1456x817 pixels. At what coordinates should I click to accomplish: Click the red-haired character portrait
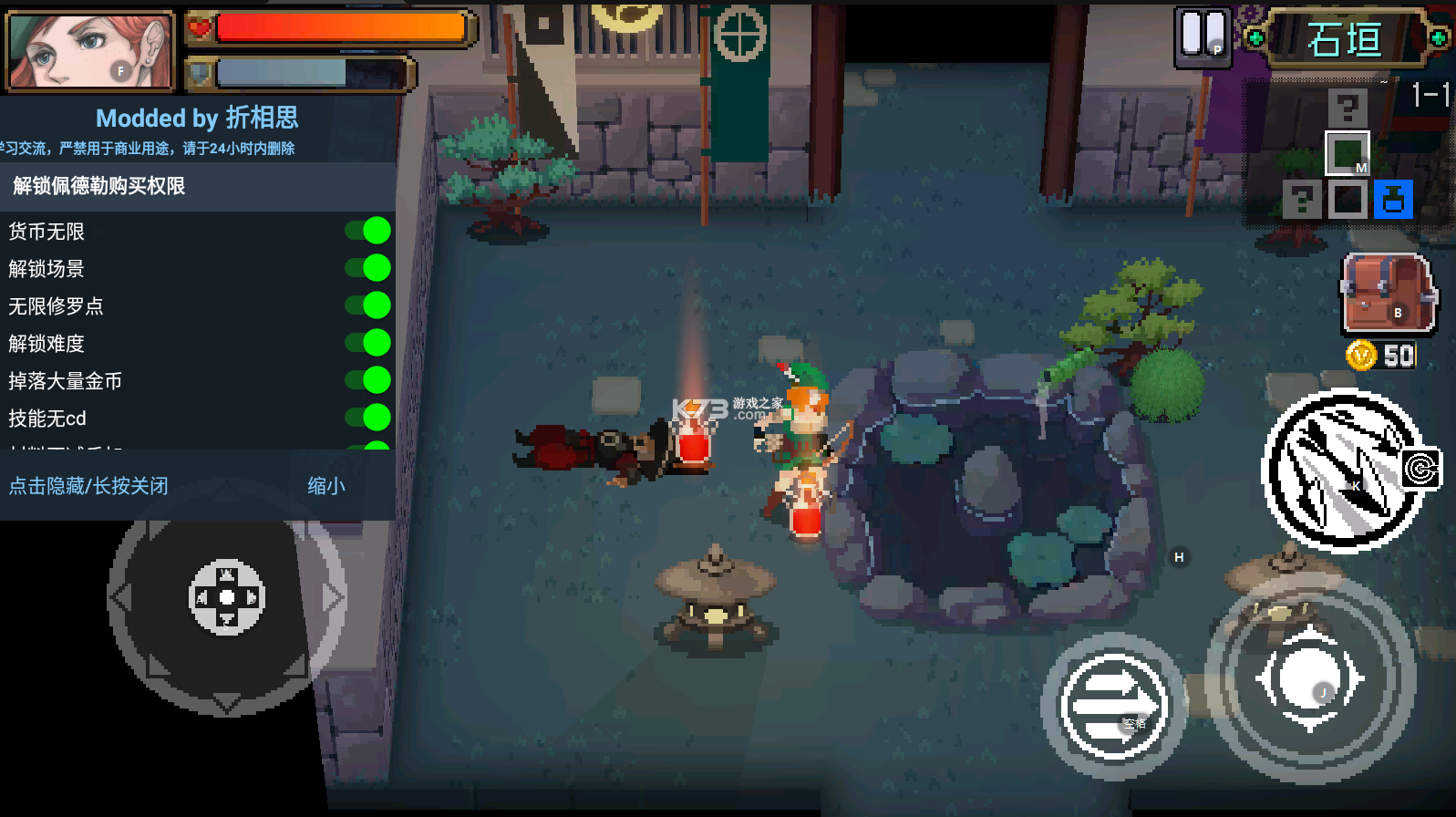tap(89, 50)
